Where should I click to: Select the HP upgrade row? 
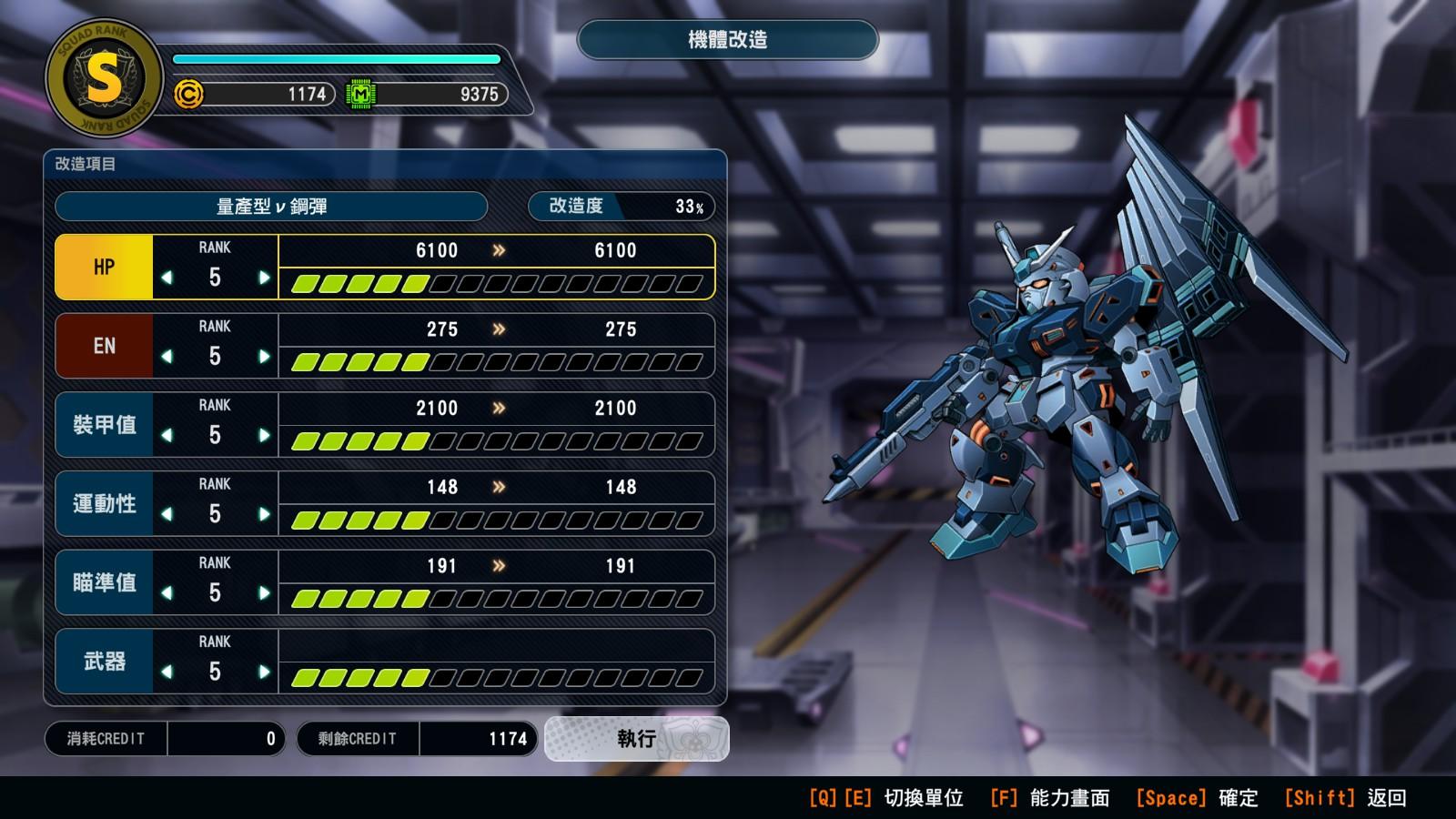(104, 268)
